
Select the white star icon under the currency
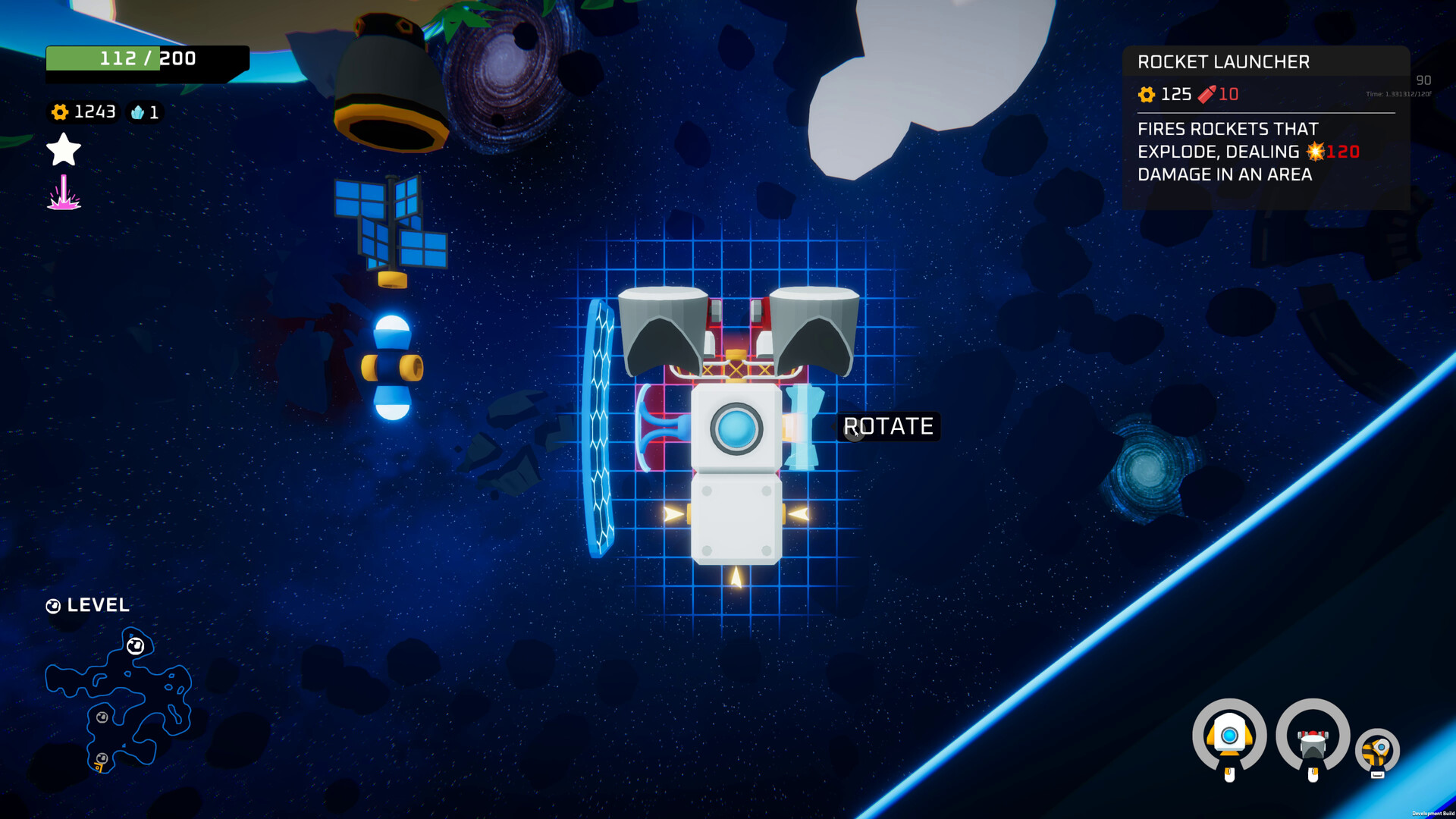63,149
